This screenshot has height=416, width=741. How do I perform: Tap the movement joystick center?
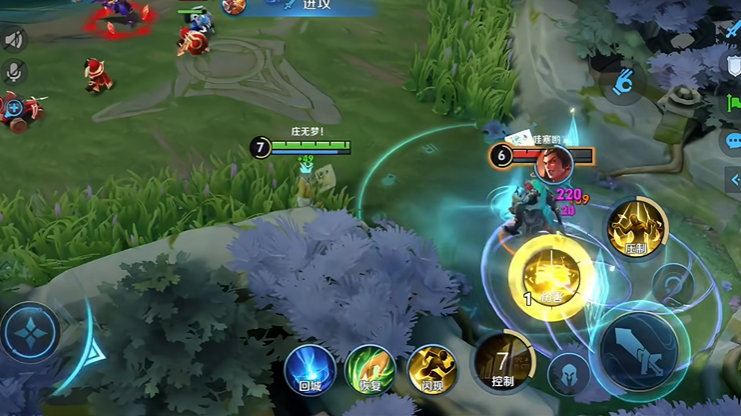[x=30, y=332]
